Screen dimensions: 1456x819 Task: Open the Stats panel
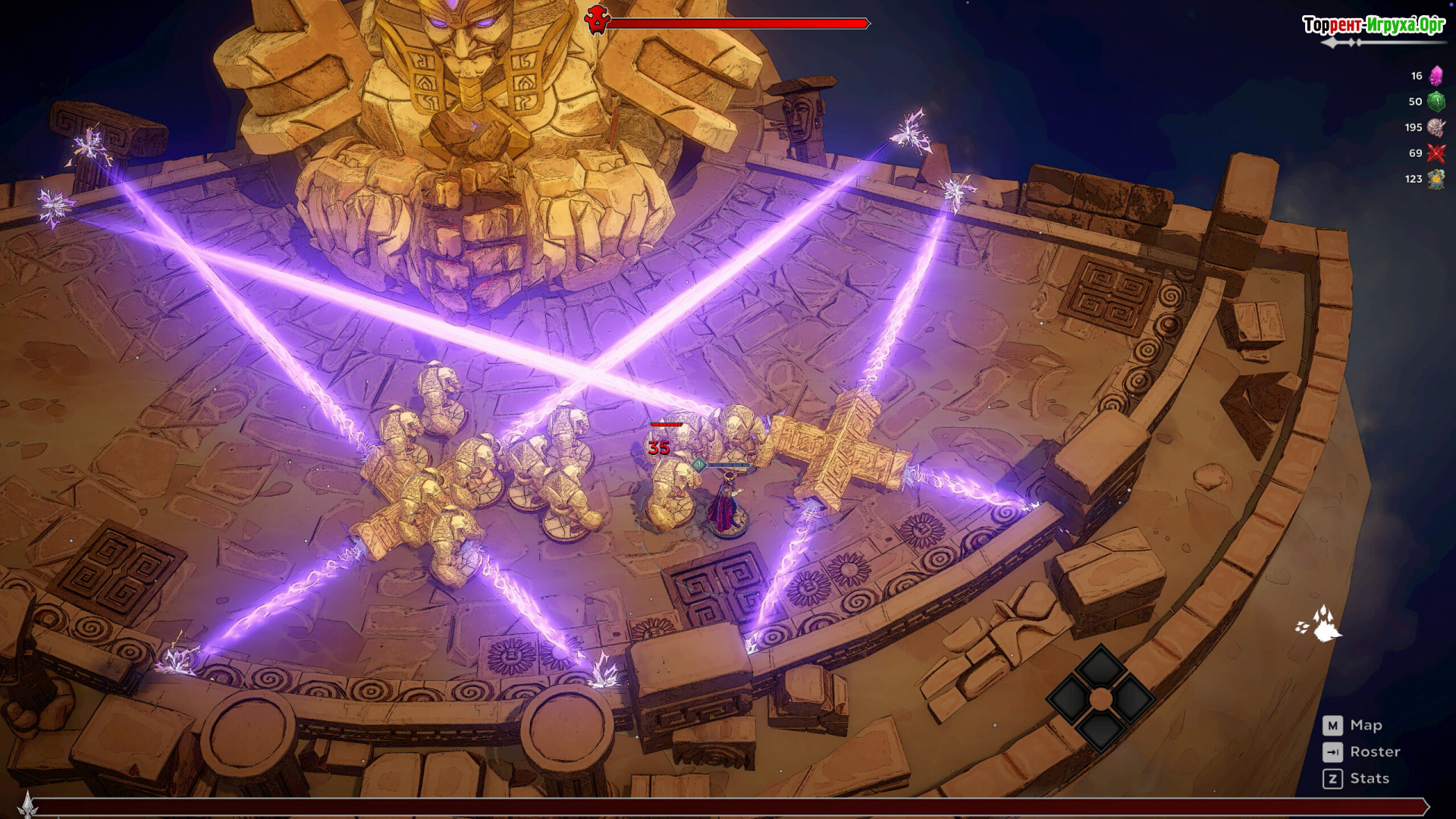(1369, 778)
